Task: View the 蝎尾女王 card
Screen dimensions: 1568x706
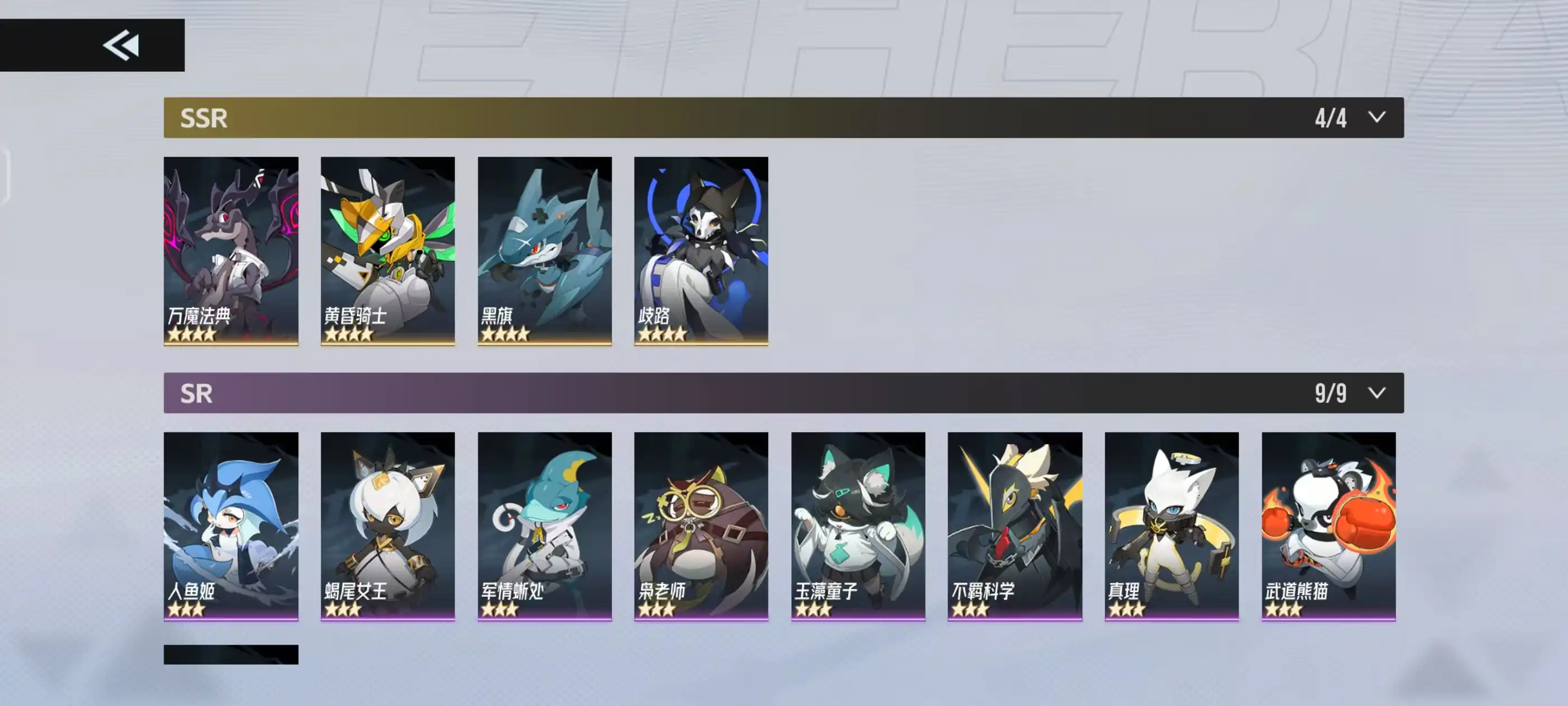Action: tap(387, 526)
